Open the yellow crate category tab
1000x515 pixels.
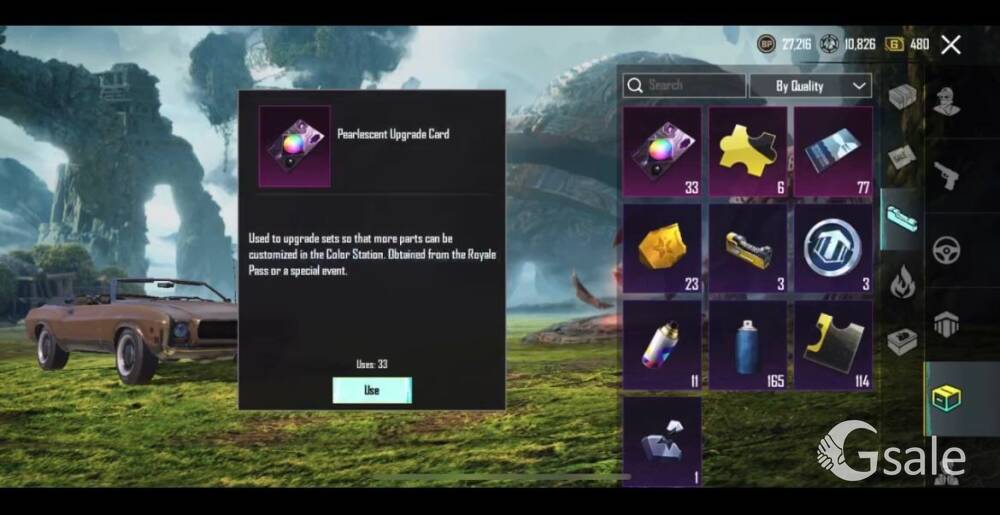[x=945, y=399]
